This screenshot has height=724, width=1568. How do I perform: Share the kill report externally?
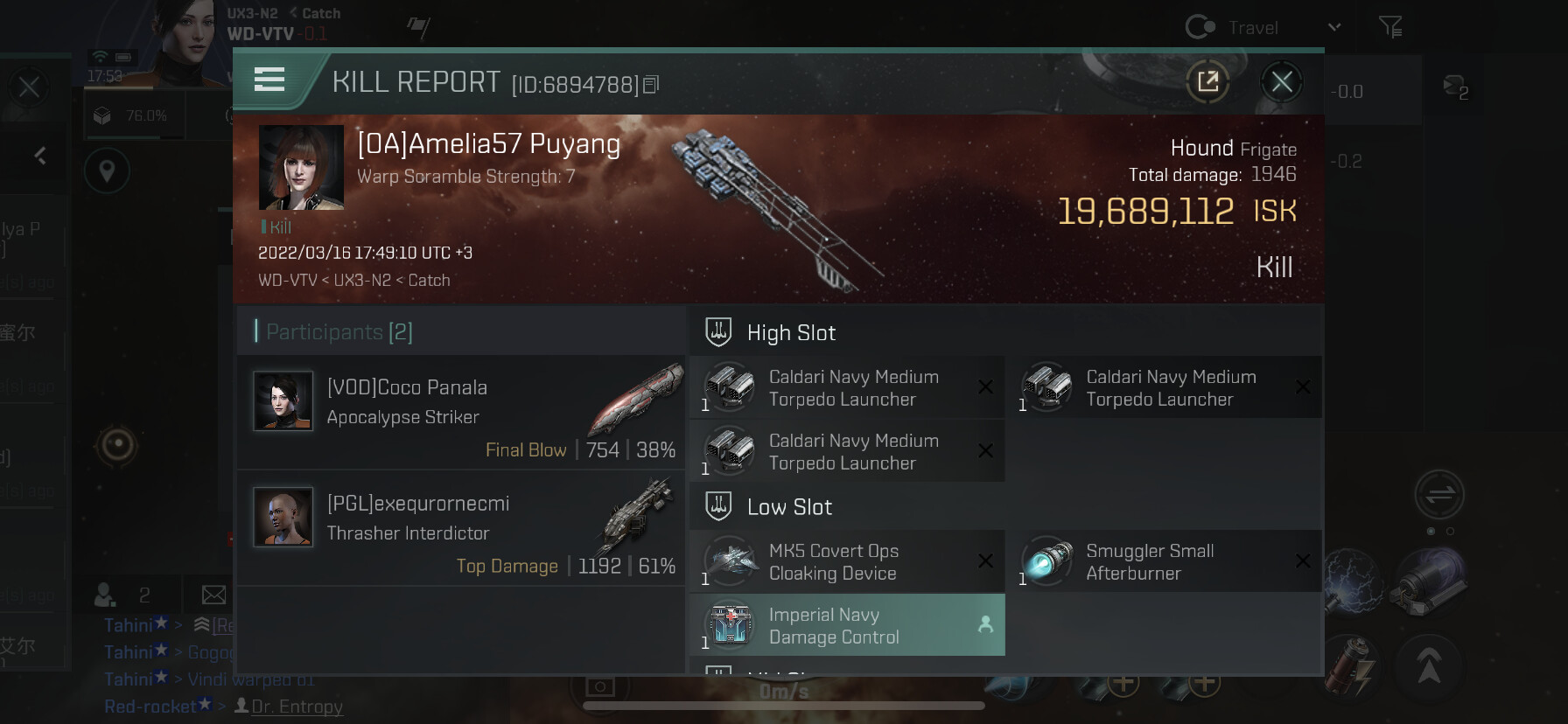coord(1208,82)
